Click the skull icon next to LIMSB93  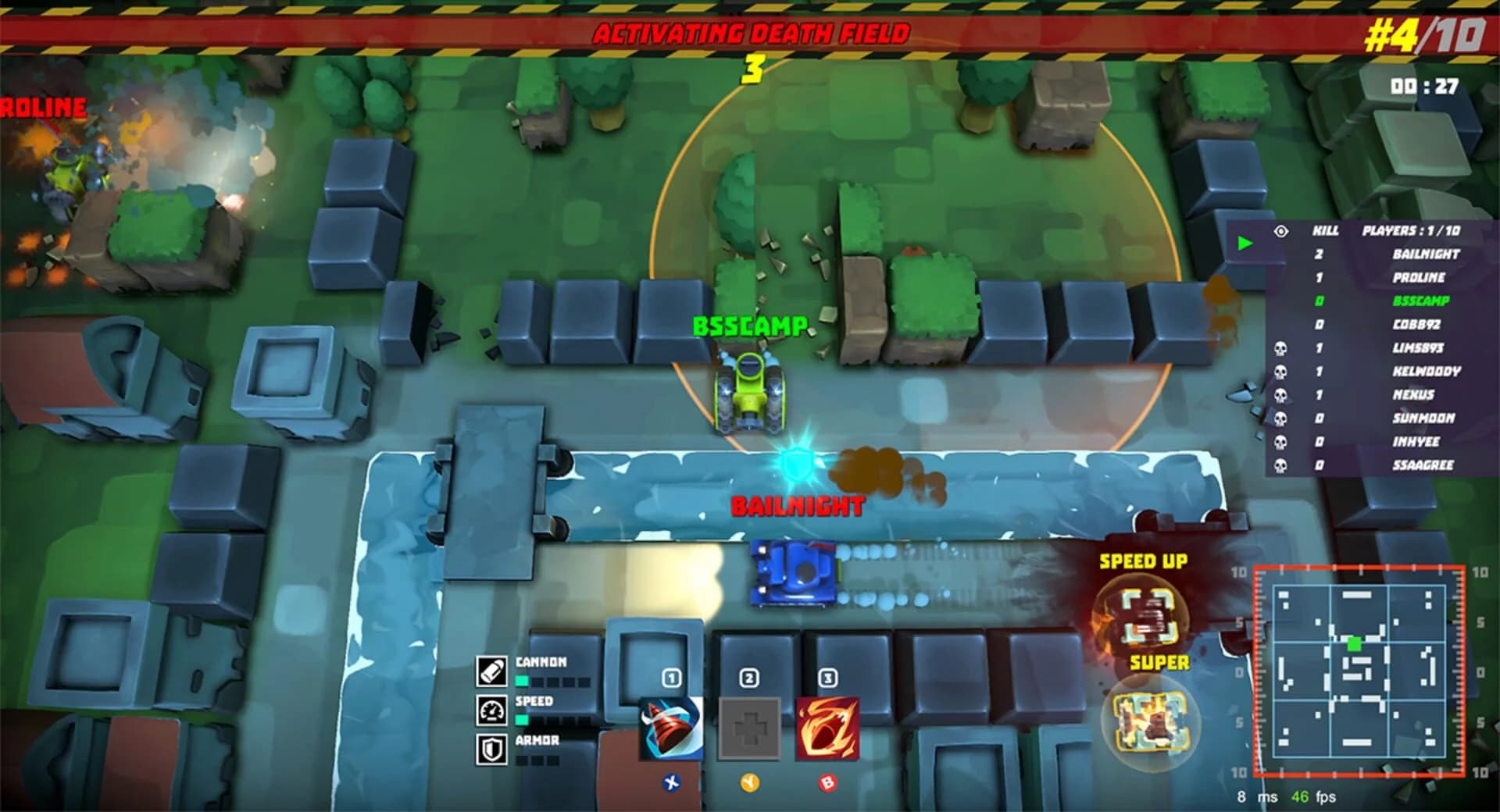tap(1280, 349)
